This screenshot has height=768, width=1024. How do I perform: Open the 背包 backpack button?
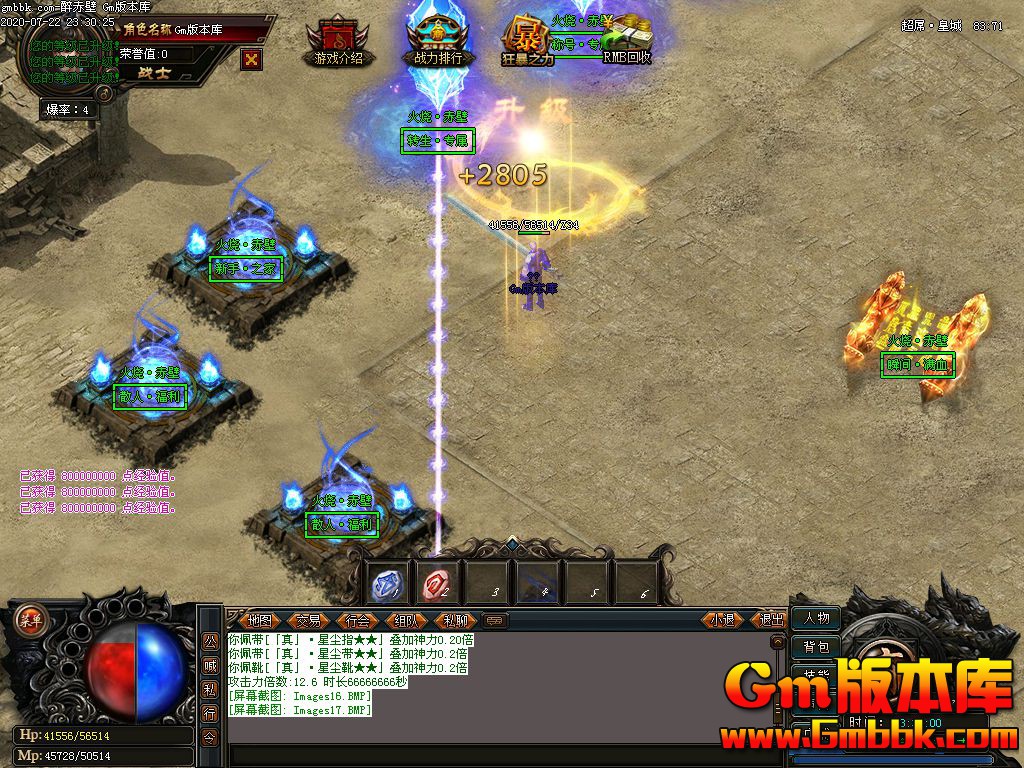click(x=816, y=647)
